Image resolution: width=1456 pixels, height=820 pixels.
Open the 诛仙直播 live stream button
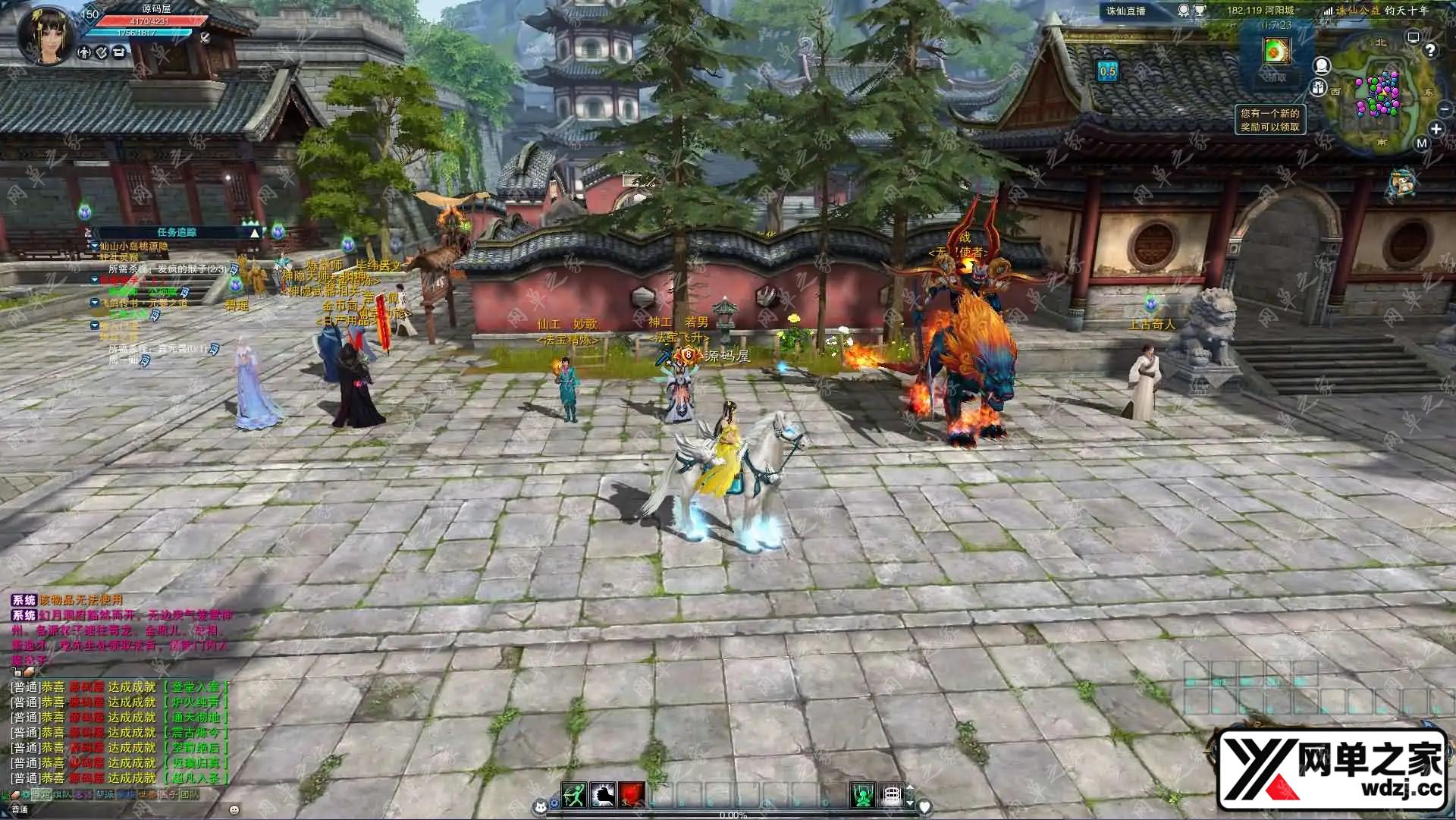1126,11
